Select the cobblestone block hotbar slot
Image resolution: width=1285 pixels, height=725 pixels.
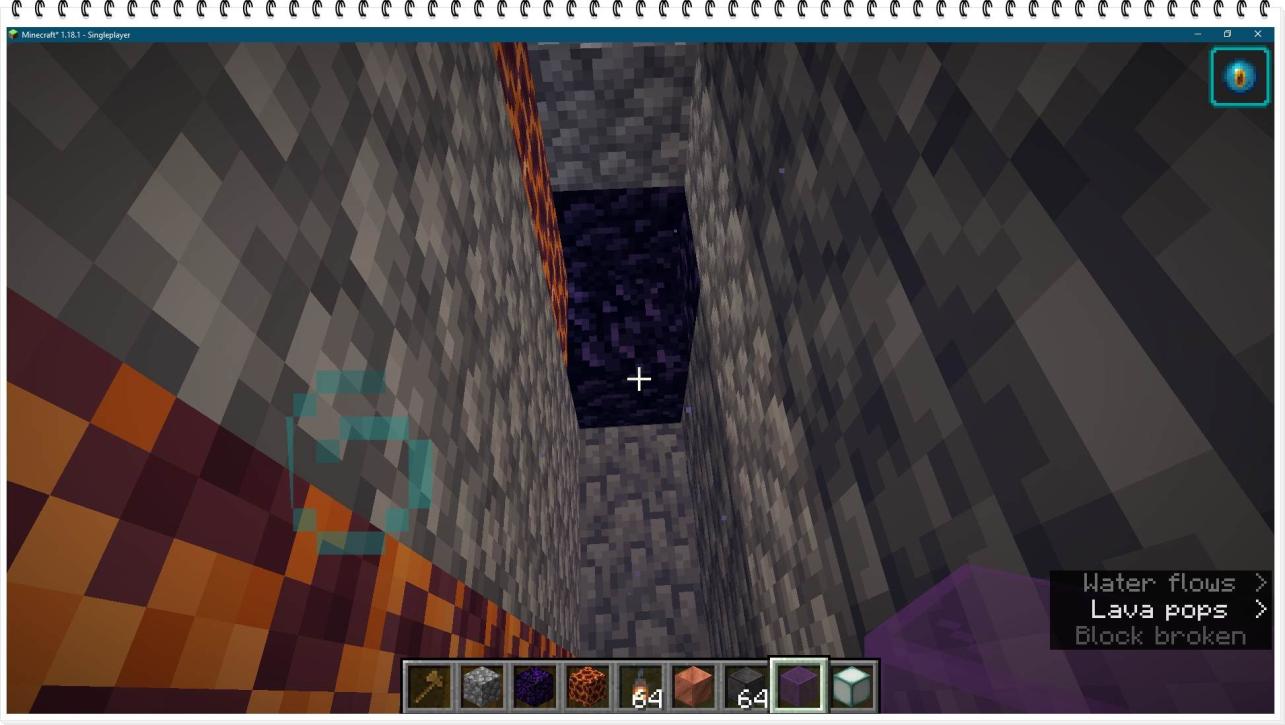point(481,687)
